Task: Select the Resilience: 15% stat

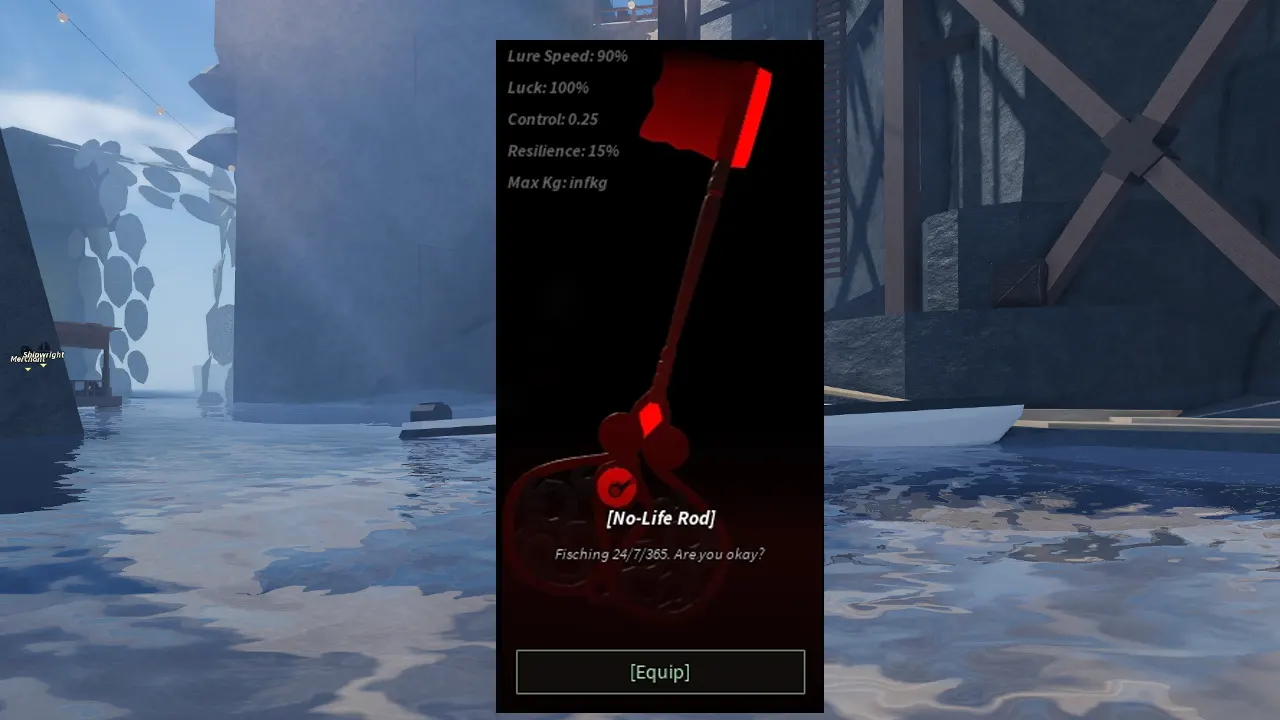Action: coord(561,151)
